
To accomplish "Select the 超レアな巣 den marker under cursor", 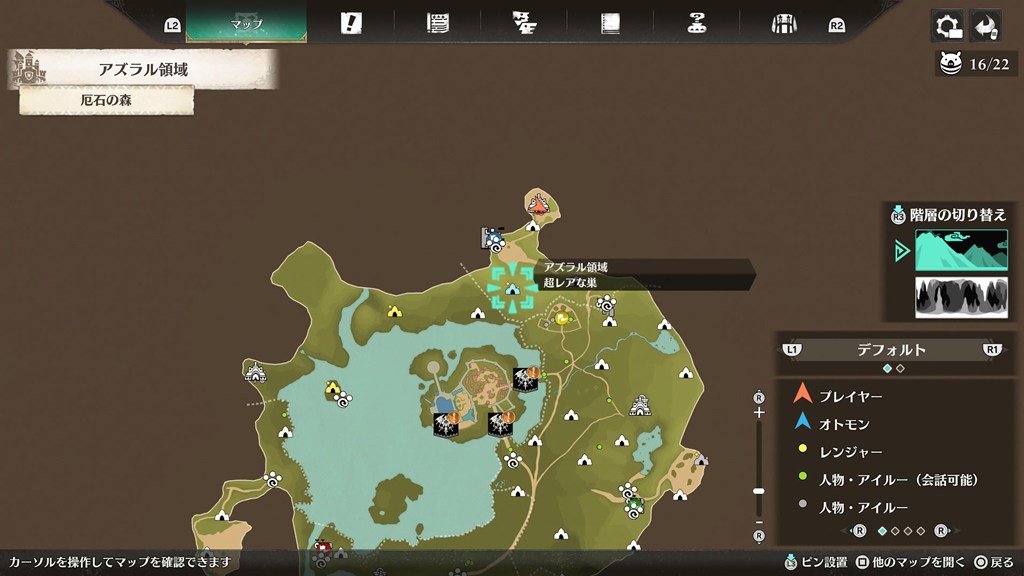I will tap(512, 288).
